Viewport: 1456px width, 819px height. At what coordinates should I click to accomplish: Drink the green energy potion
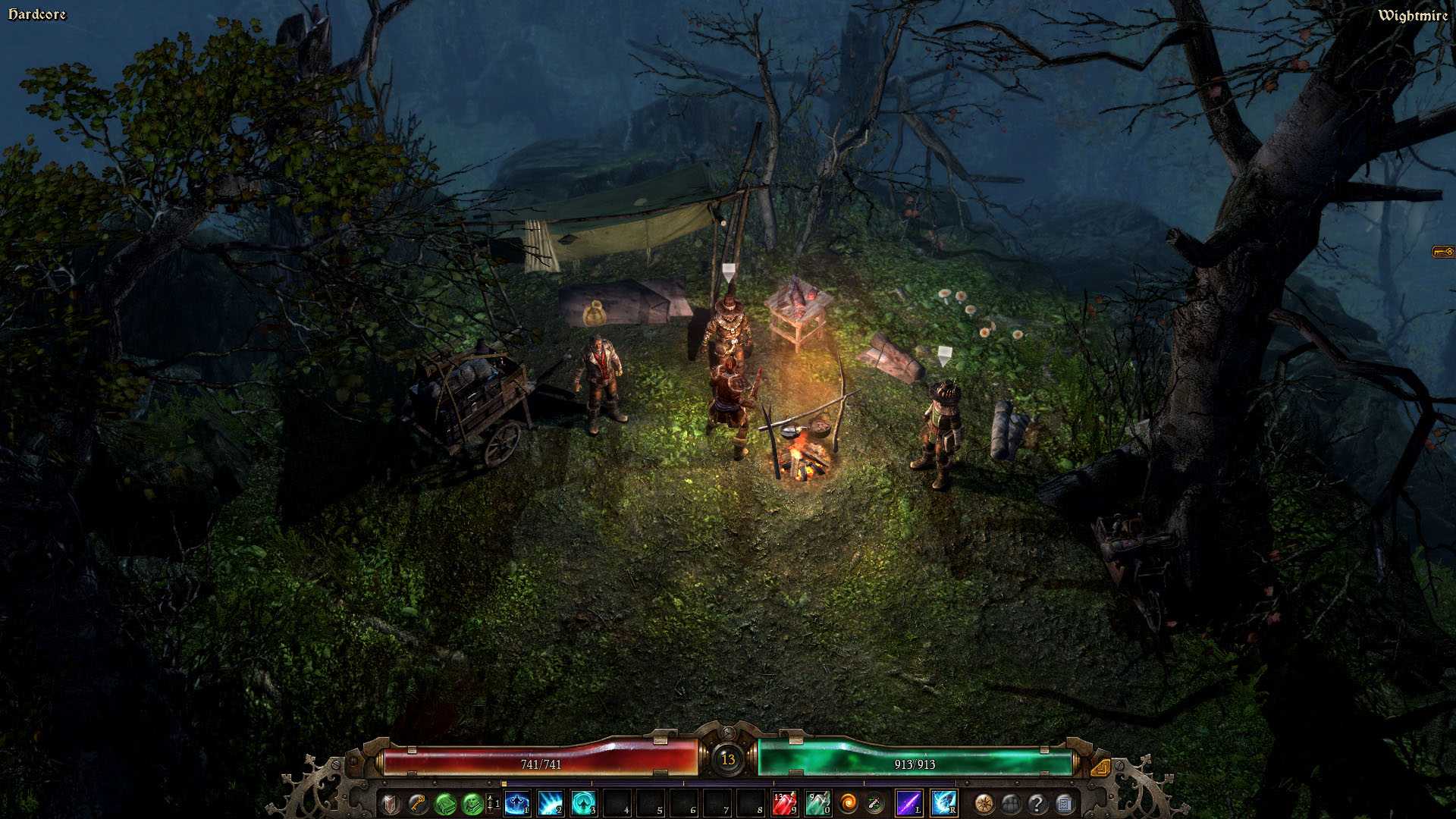pos(817,803)
